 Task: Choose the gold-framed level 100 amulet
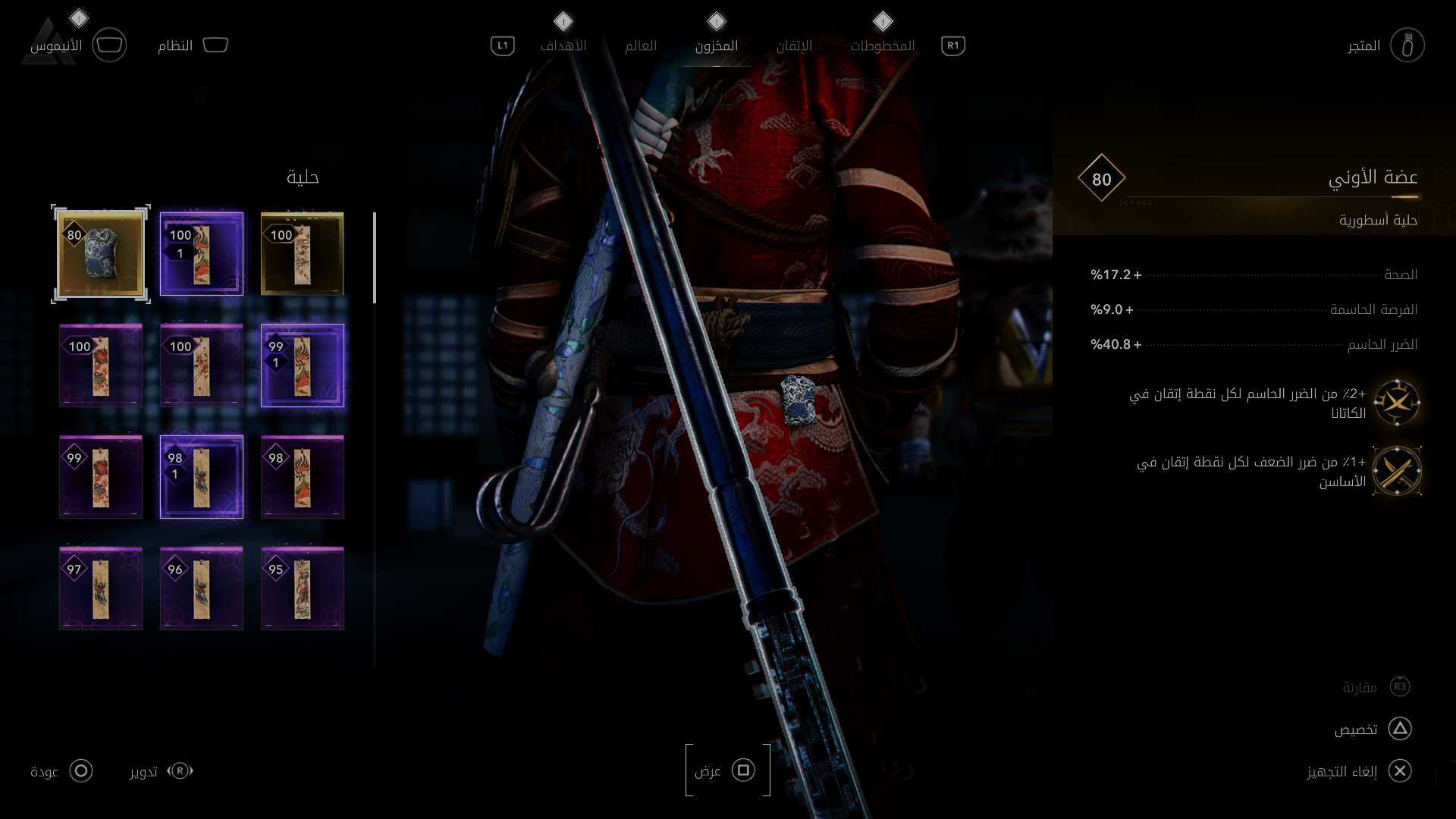click(x=303, y=254)
